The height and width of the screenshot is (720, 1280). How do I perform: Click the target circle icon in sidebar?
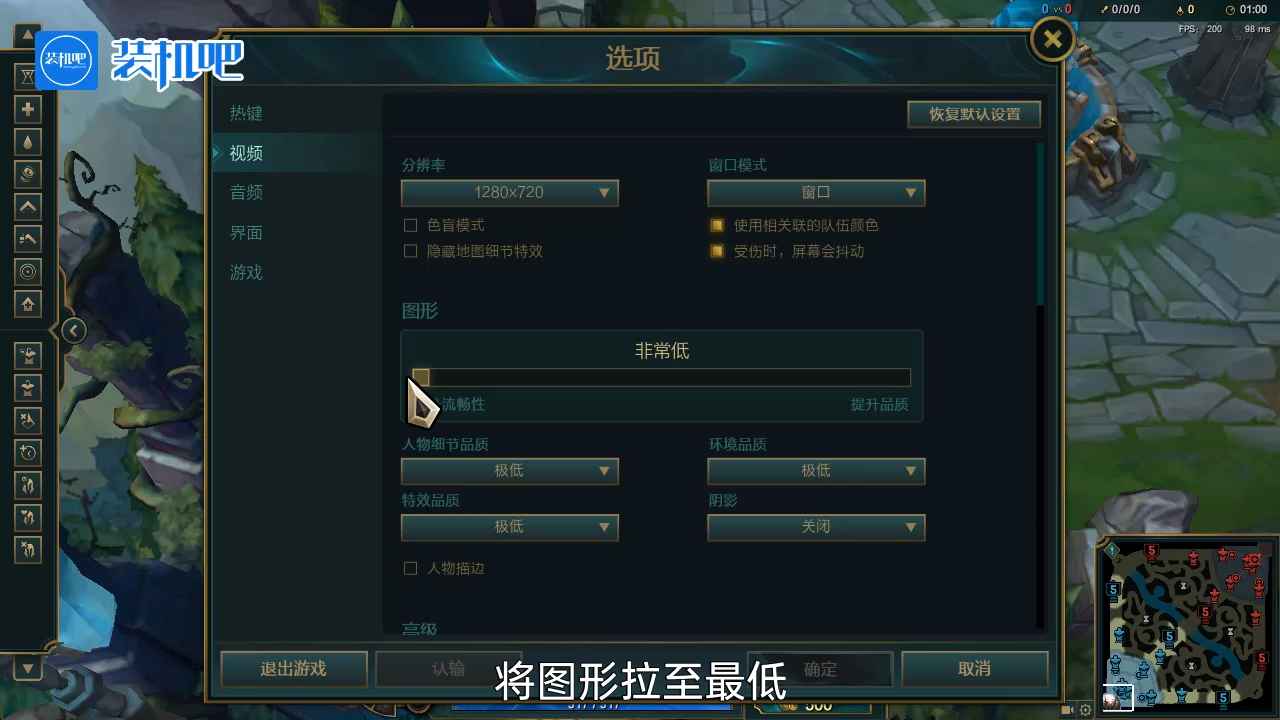point(27,271)
